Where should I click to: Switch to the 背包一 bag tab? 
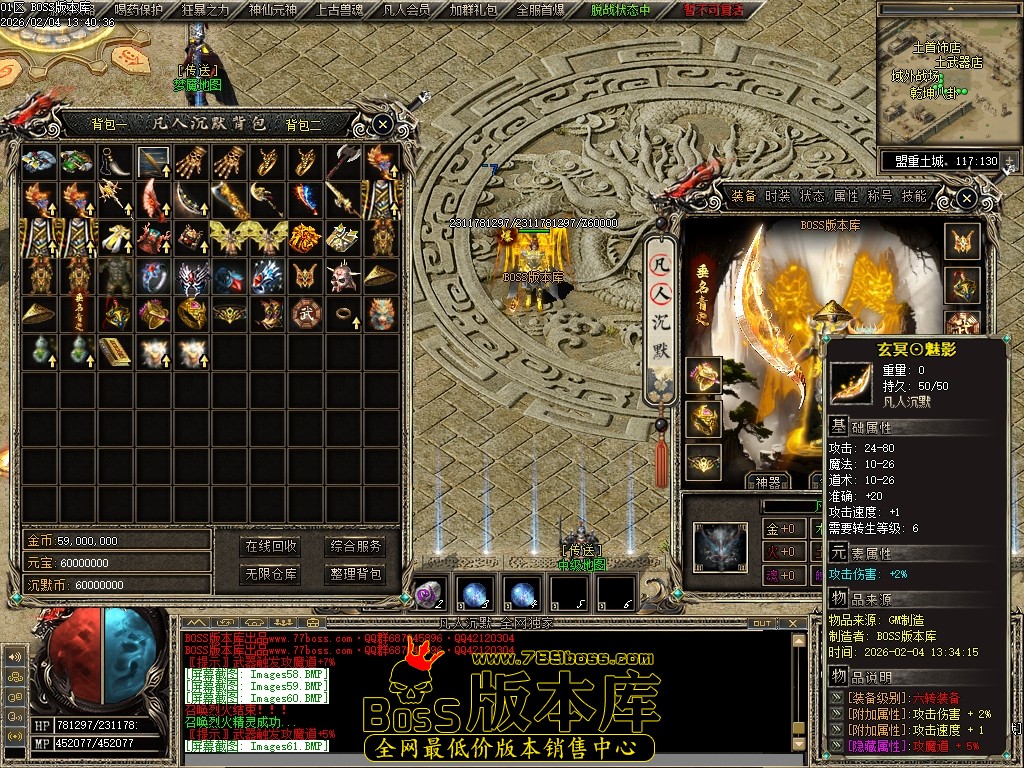click(x=109, y=125)
